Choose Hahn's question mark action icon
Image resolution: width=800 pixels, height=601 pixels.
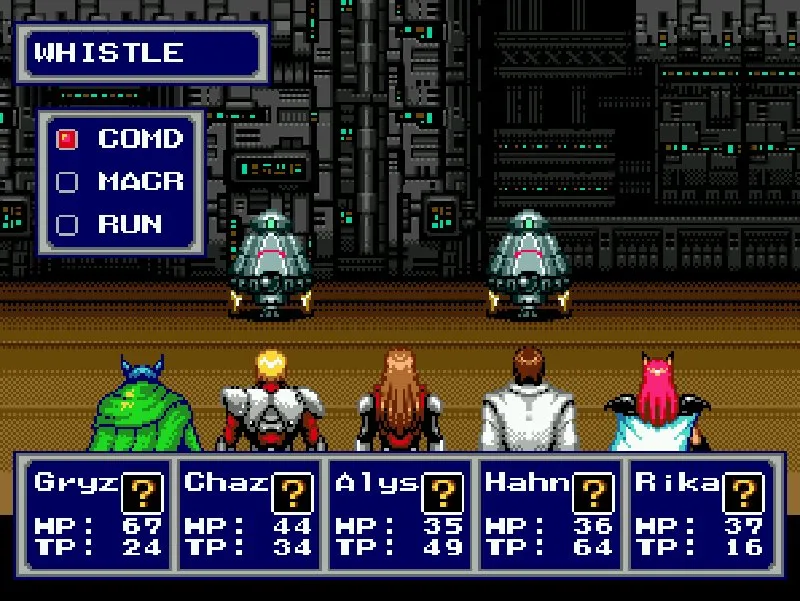coord(592,493)
